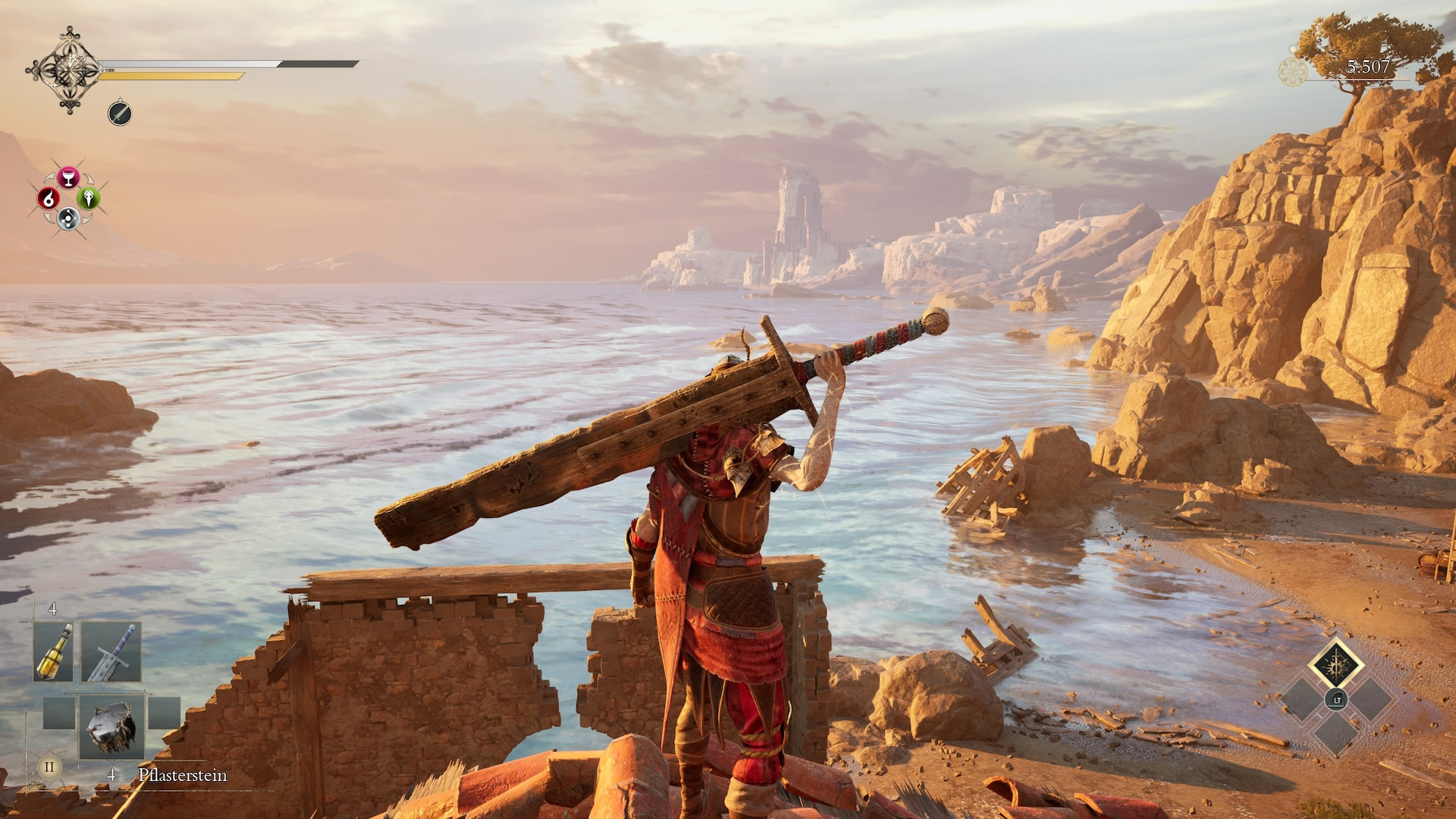1456x819 pixels.
Task: Click the sword buff icon under the health bar
Action: click(120, 113)
